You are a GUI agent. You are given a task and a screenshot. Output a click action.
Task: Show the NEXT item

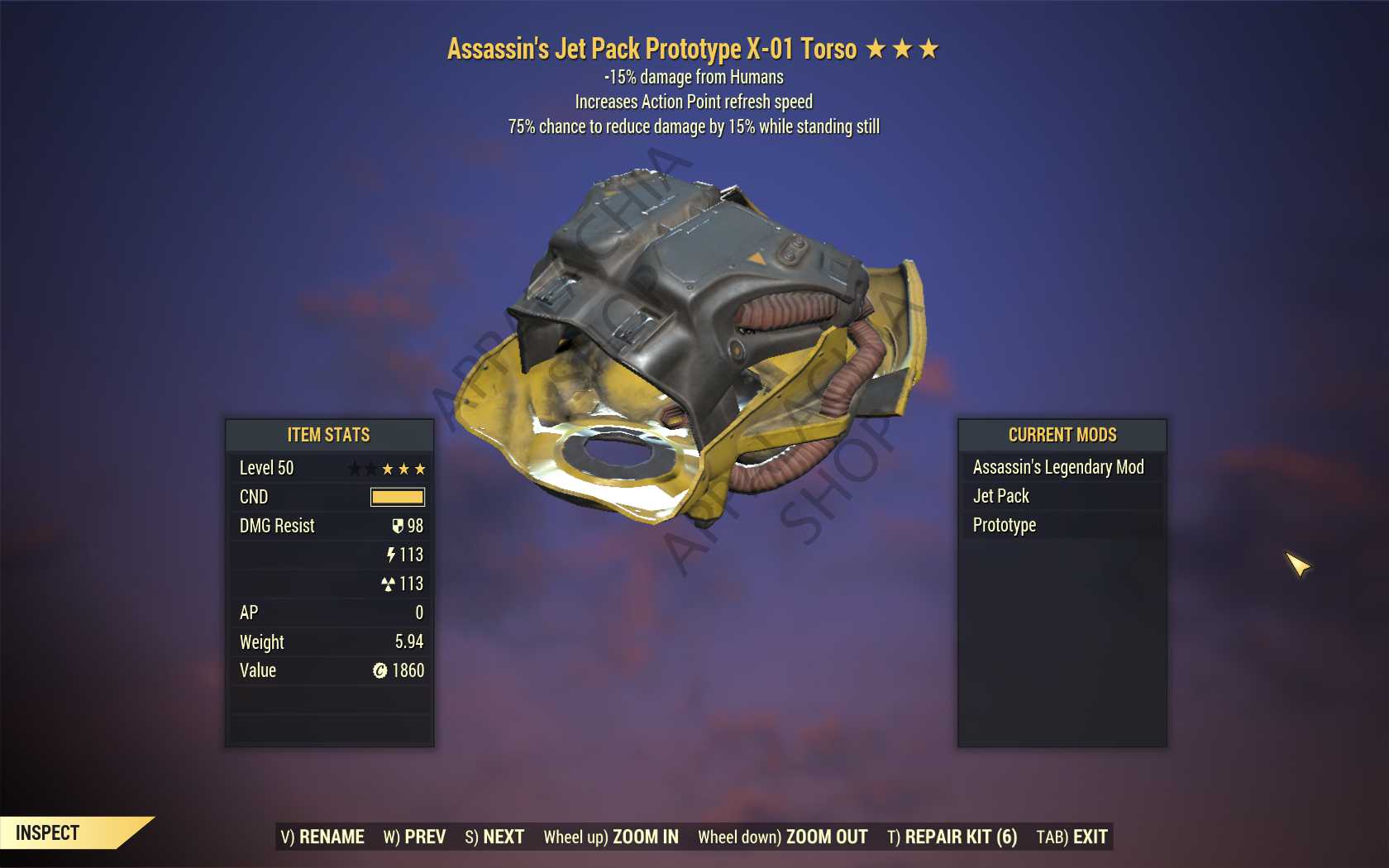[x=494, y=837]
